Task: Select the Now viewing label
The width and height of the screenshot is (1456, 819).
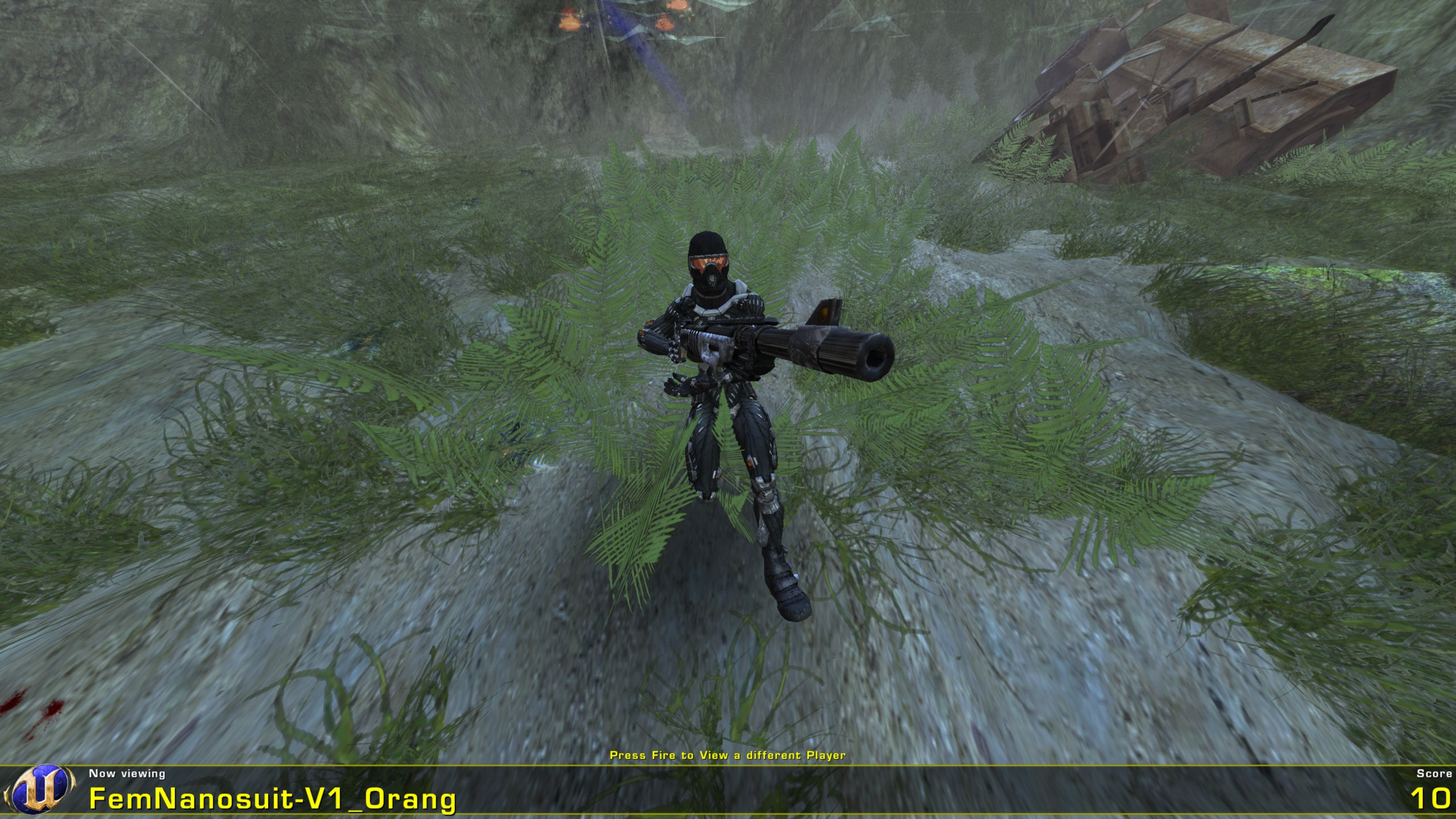Action: 127,773
